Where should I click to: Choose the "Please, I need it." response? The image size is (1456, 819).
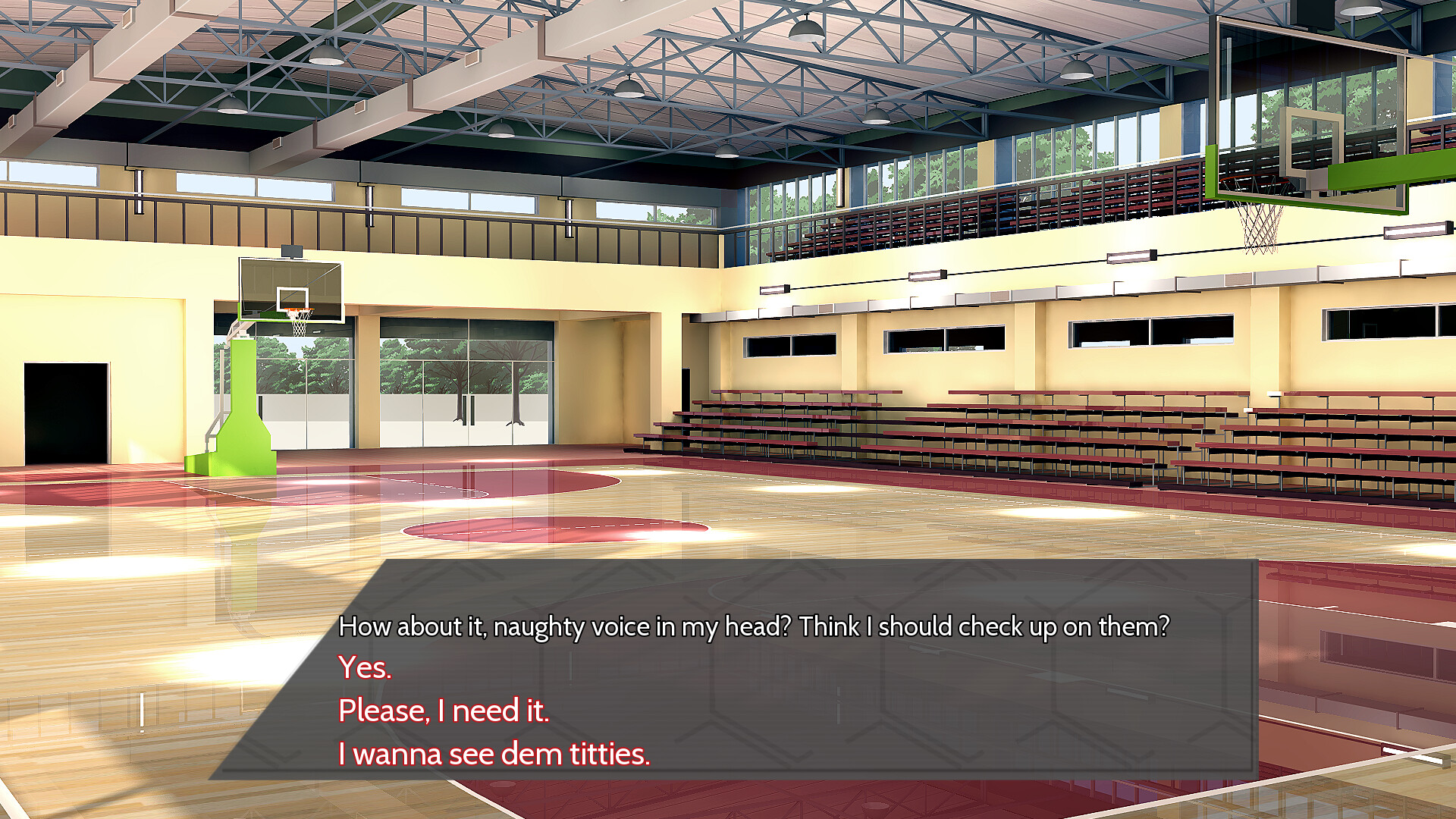(444, 712)
